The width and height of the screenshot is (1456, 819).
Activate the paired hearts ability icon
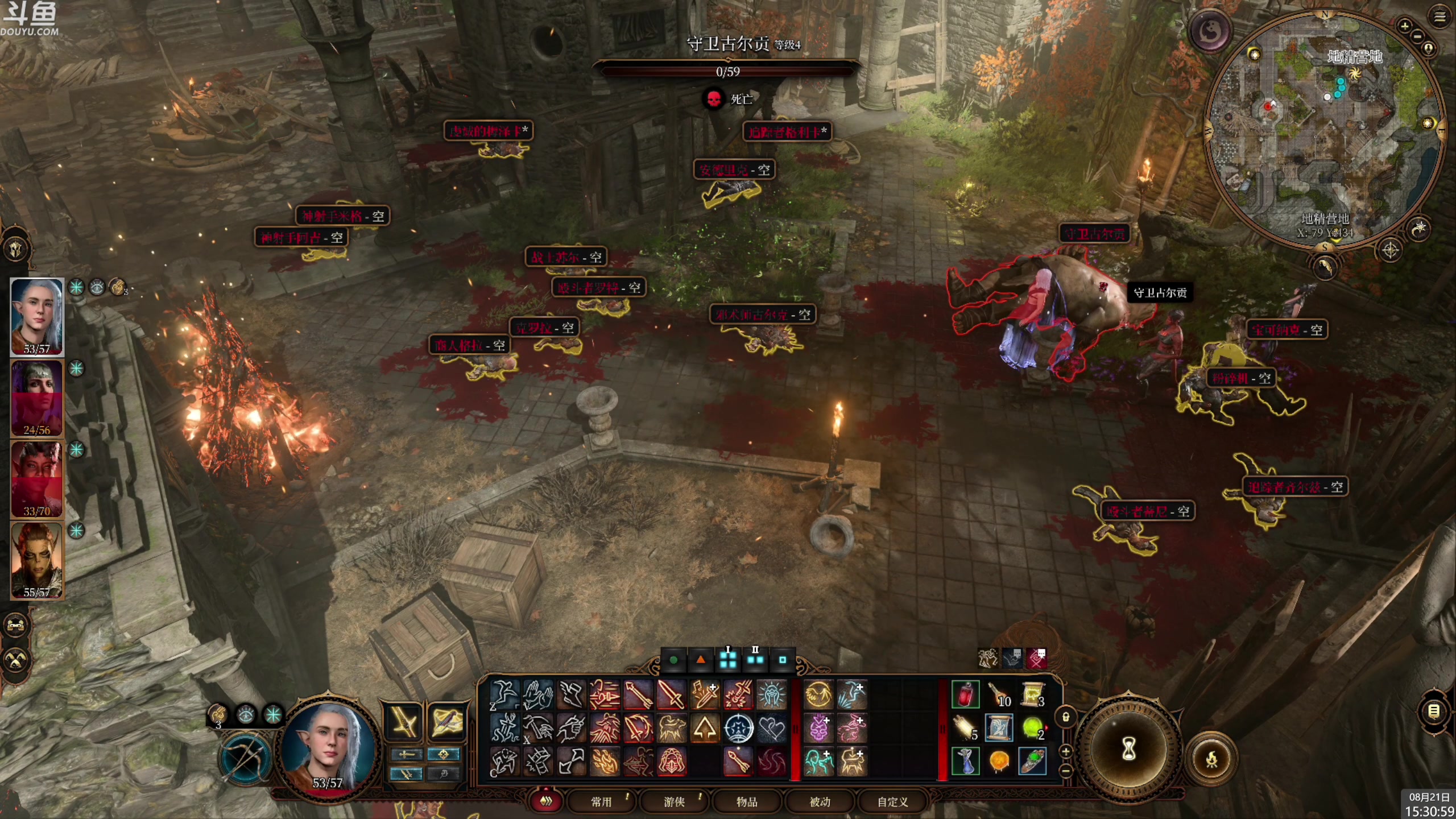[771, 729]
